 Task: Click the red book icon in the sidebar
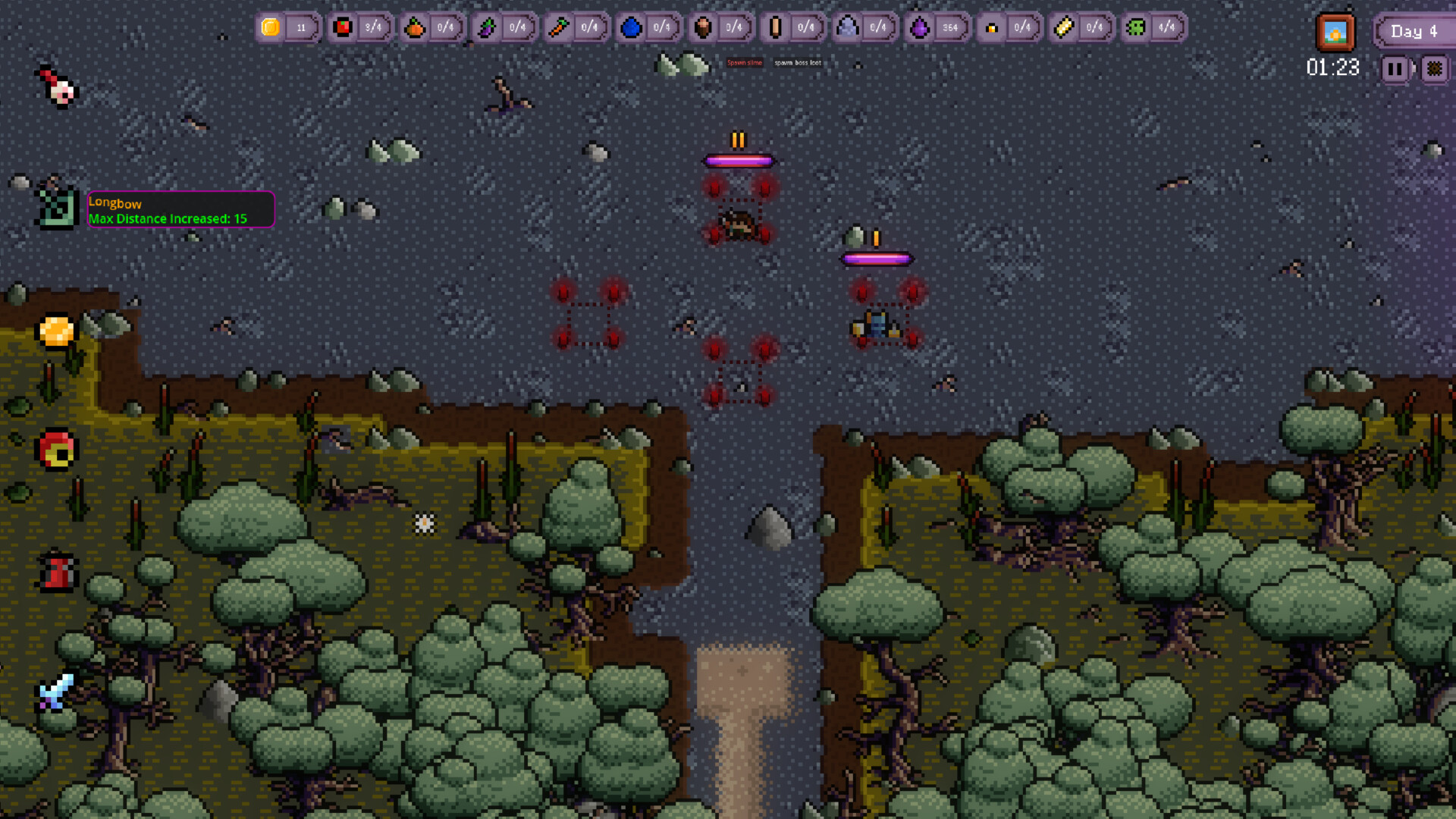57,574
